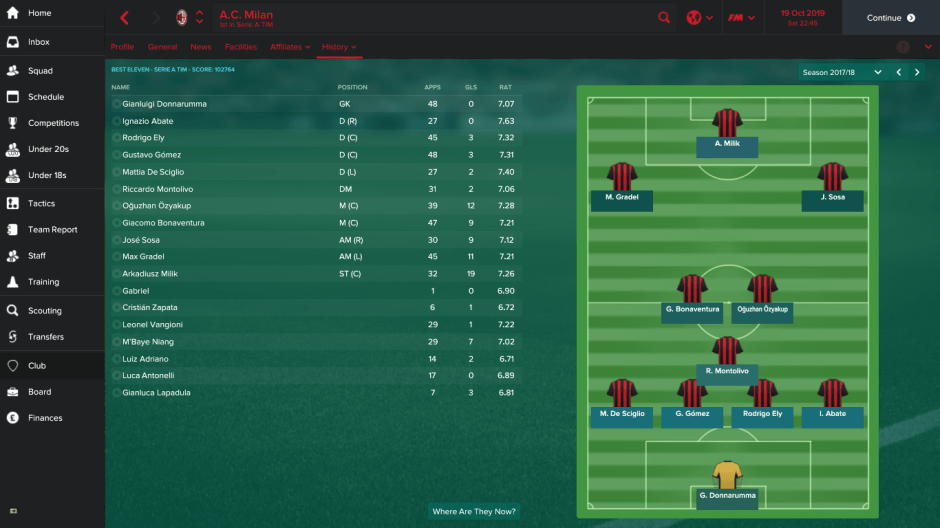
Task: Switch to the Facilities tab
Action: (x=240, y=47)
